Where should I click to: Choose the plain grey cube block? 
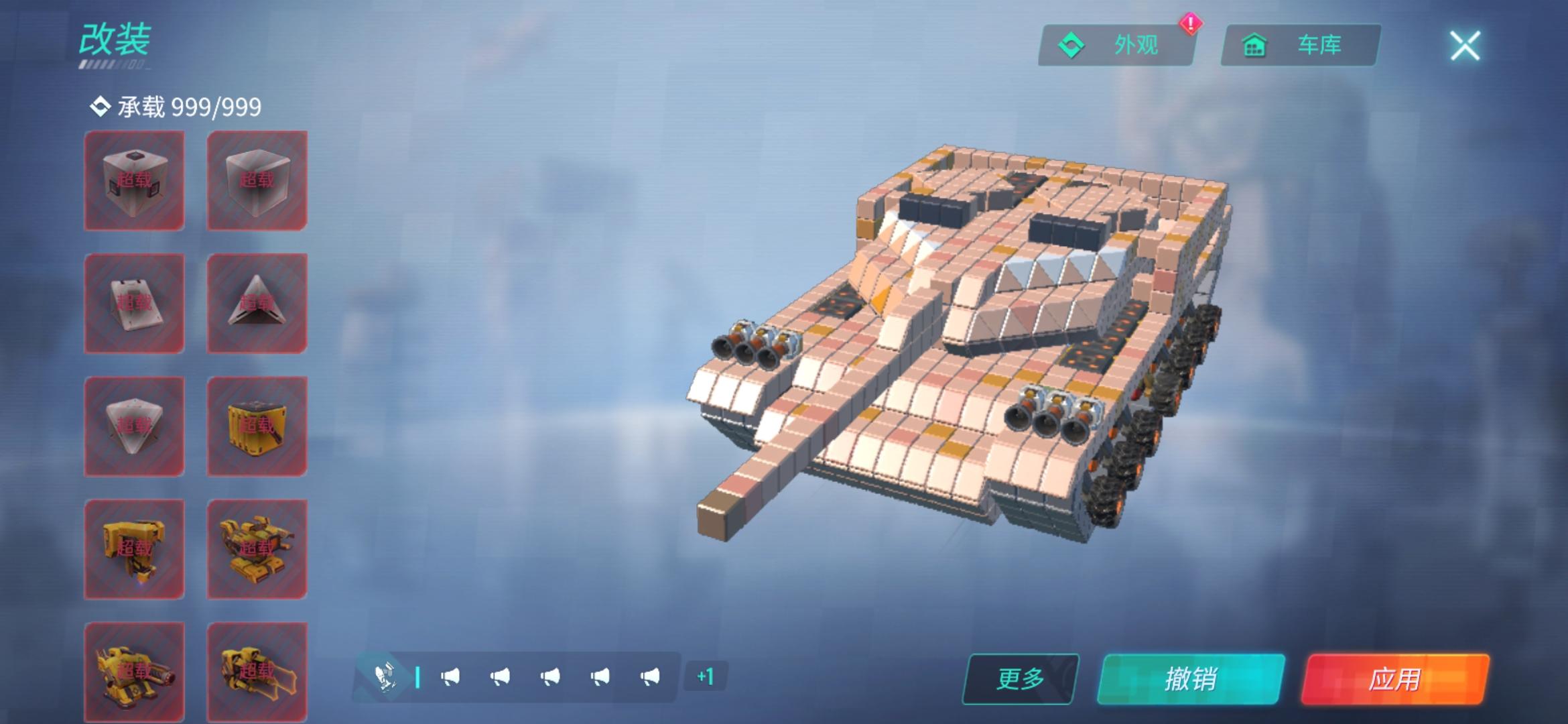point(257,180)
